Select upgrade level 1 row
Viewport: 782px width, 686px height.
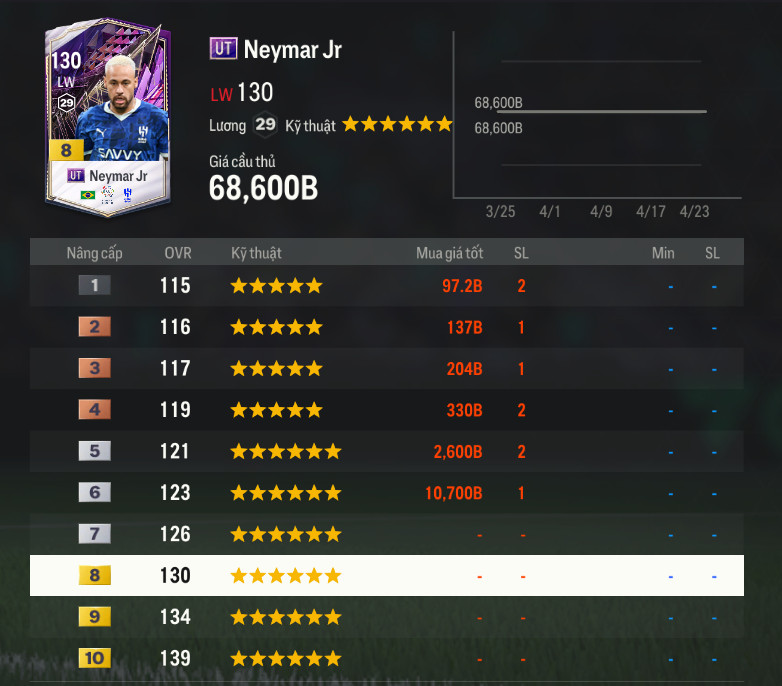click(386, 286)
